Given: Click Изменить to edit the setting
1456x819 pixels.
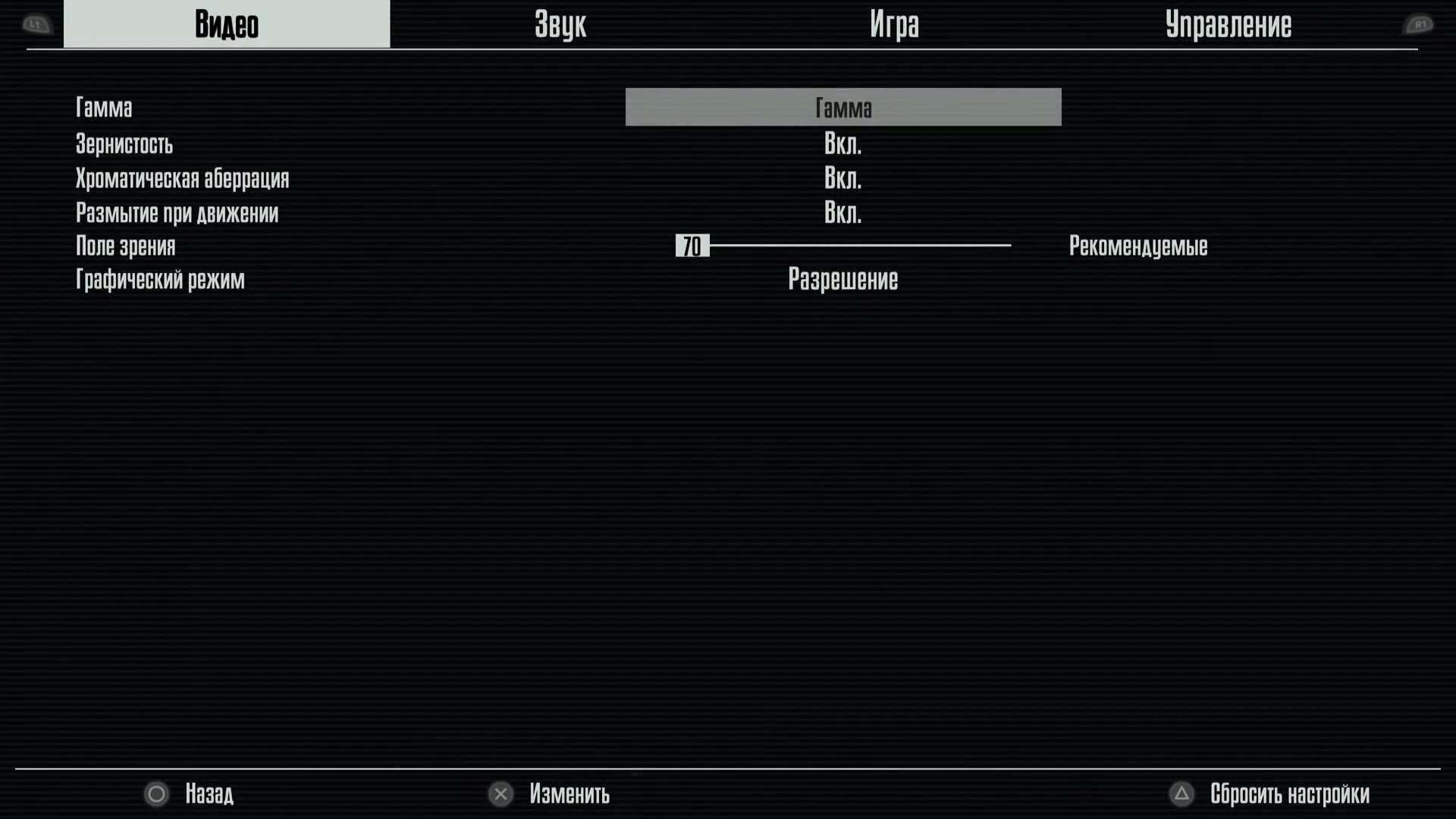Looking at the screenshot, I should [x=570, y=794].
